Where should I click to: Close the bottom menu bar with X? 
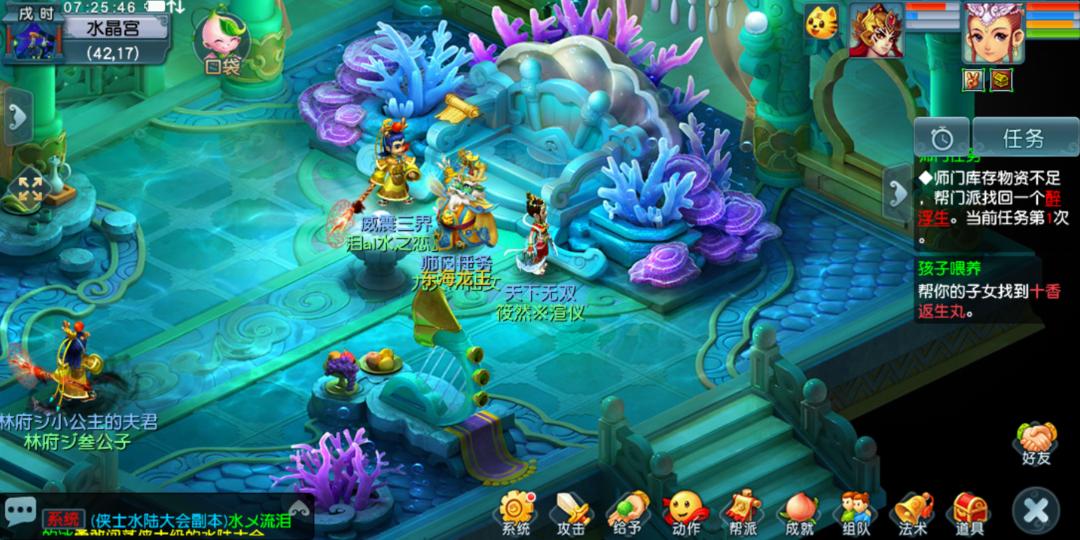tap(1036, 511)
